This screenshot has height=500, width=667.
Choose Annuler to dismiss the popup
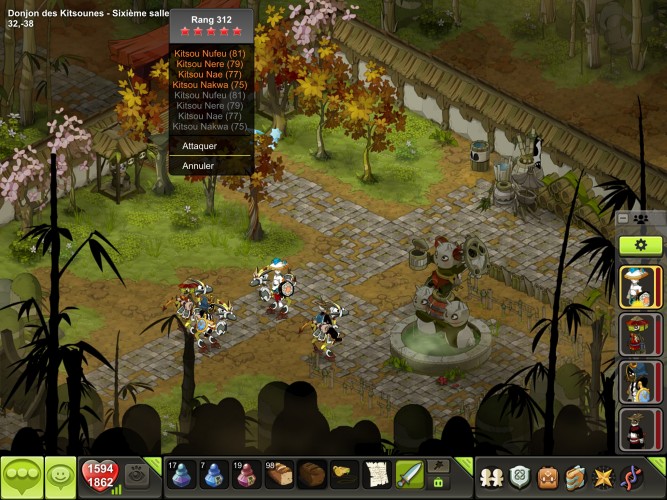pos(199,165)
